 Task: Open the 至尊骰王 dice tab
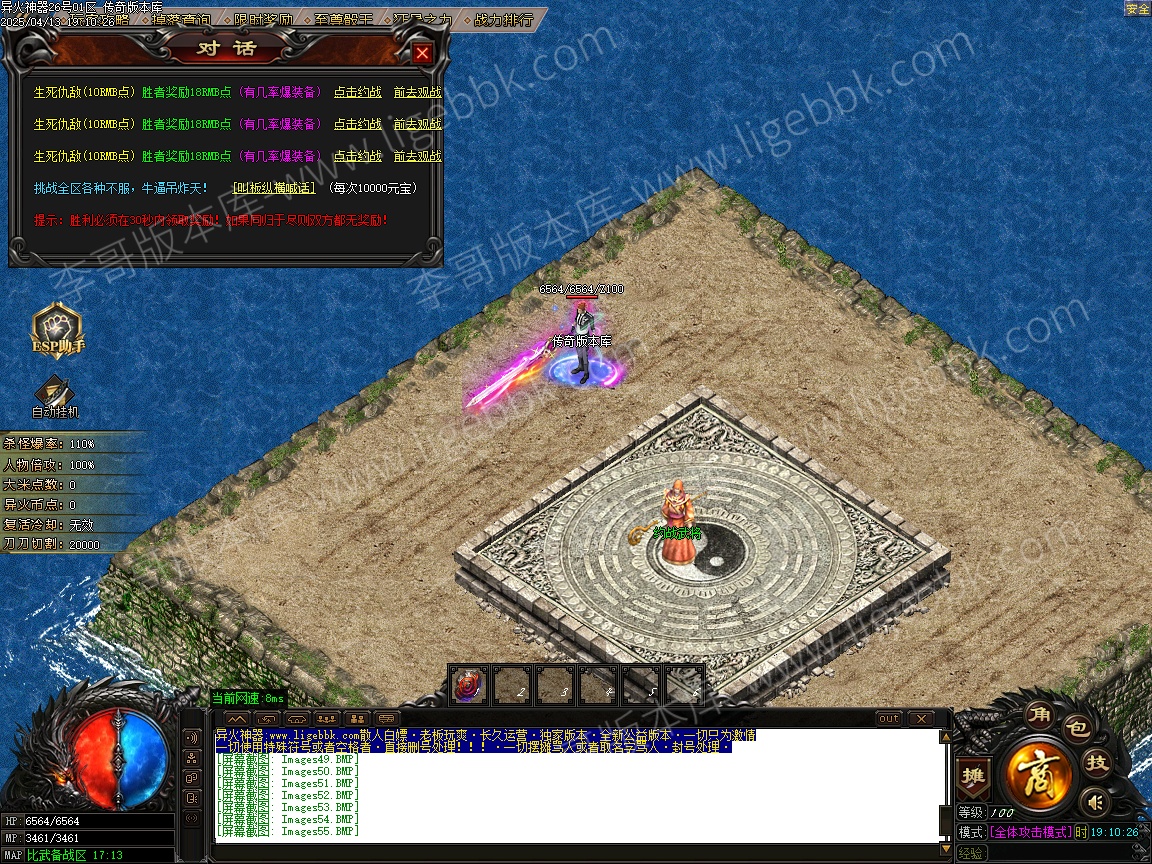pyautogui.click(x=344, y=19)
